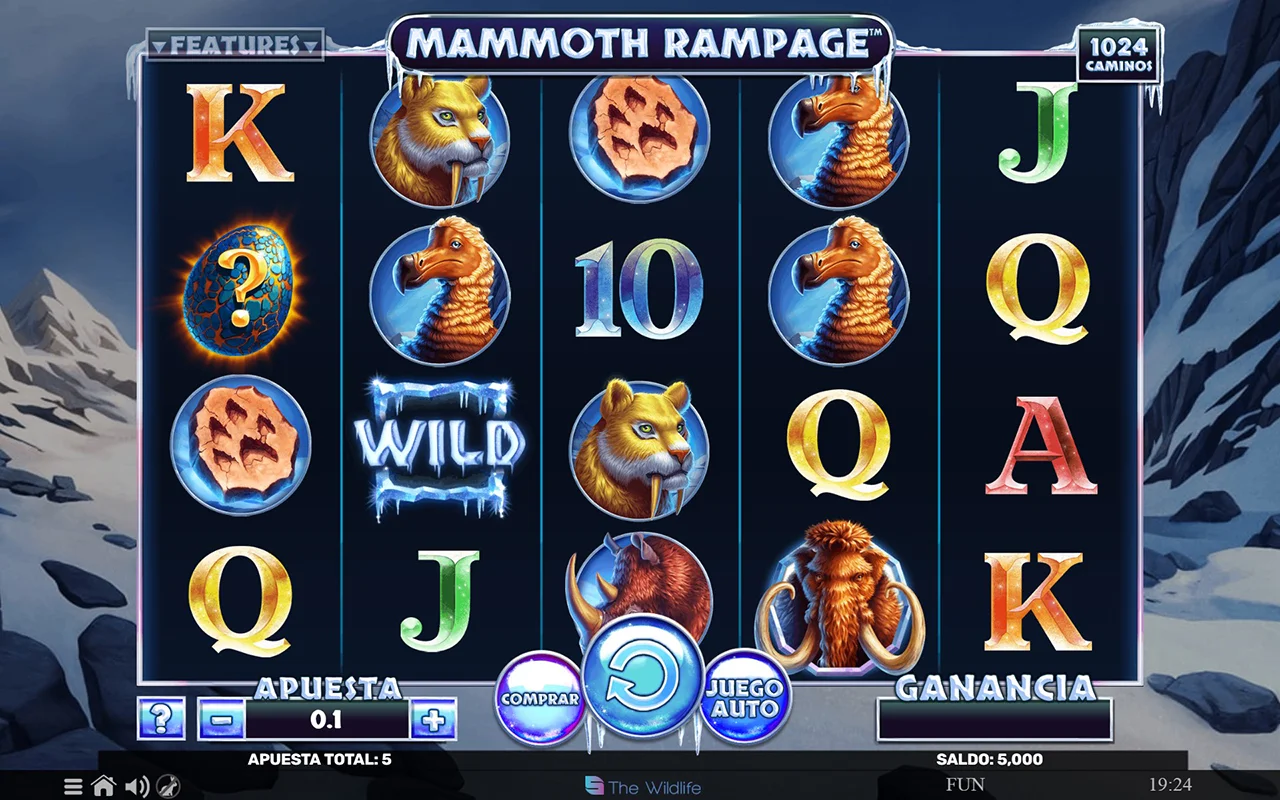Increase the bet with the plus button
The image size is (1280, 800).
(433, 719)
